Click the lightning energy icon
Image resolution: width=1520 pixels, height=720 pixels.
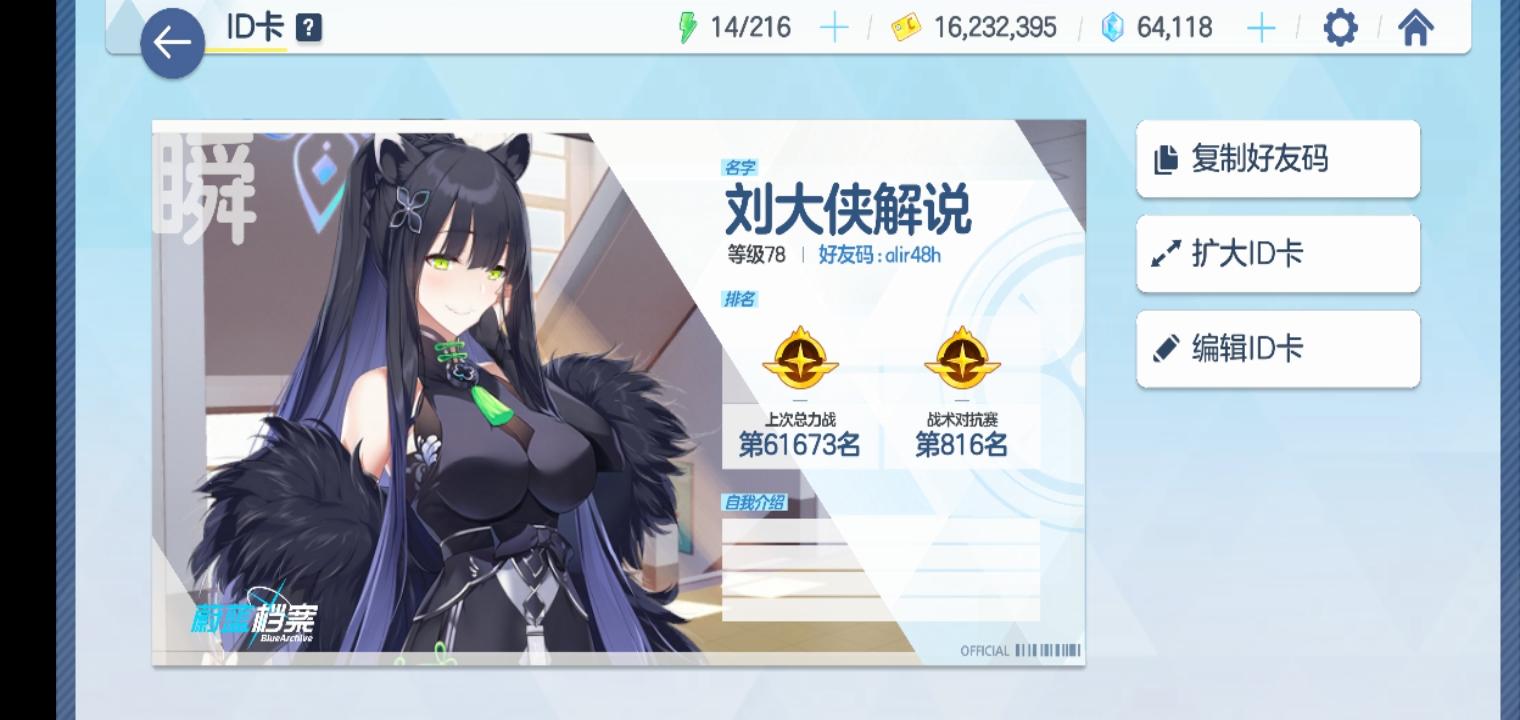pos(691,27)
